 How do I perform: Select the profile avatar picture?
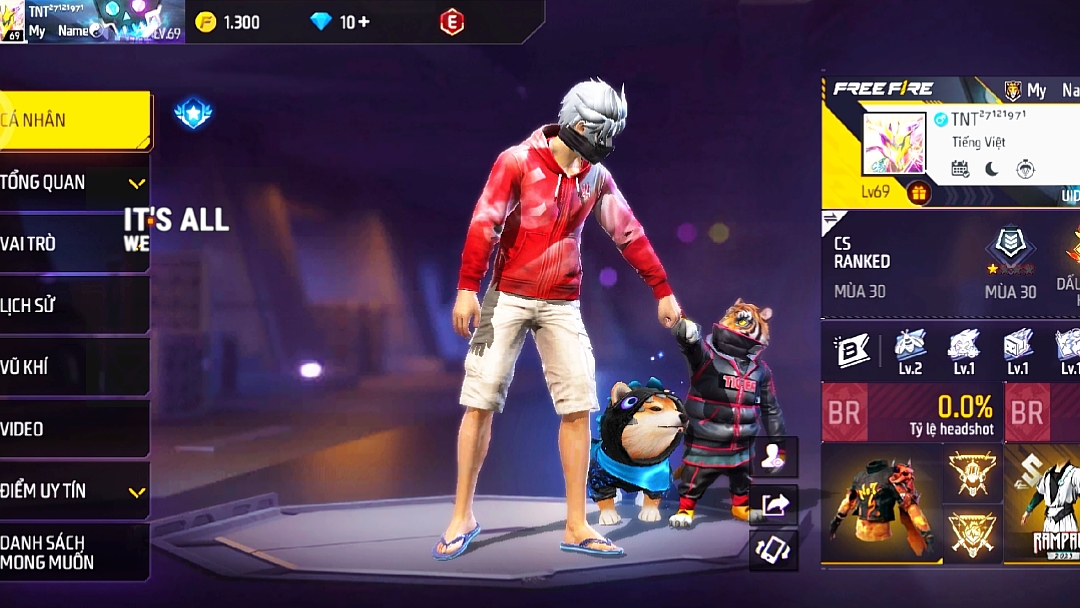click(894, 144)
